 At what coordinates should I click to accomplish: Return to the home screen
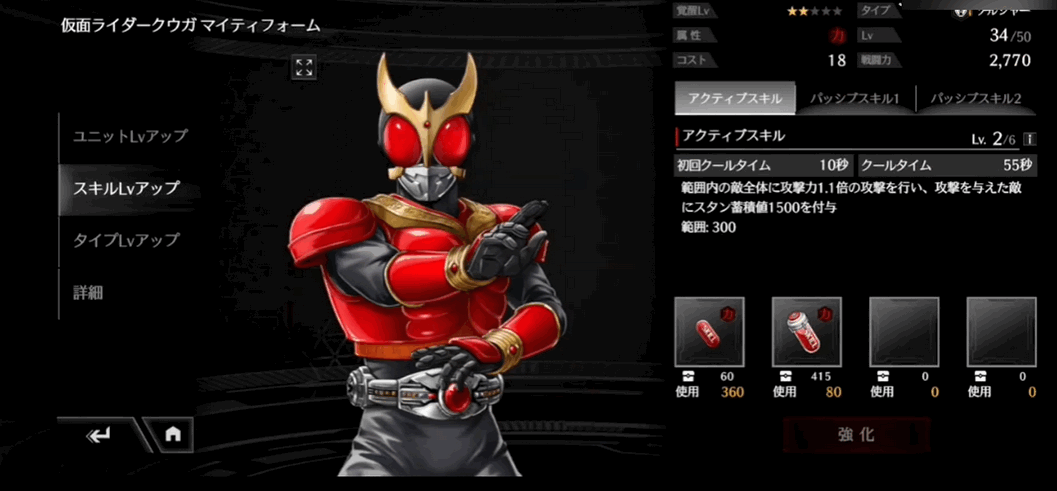[173, 435]
